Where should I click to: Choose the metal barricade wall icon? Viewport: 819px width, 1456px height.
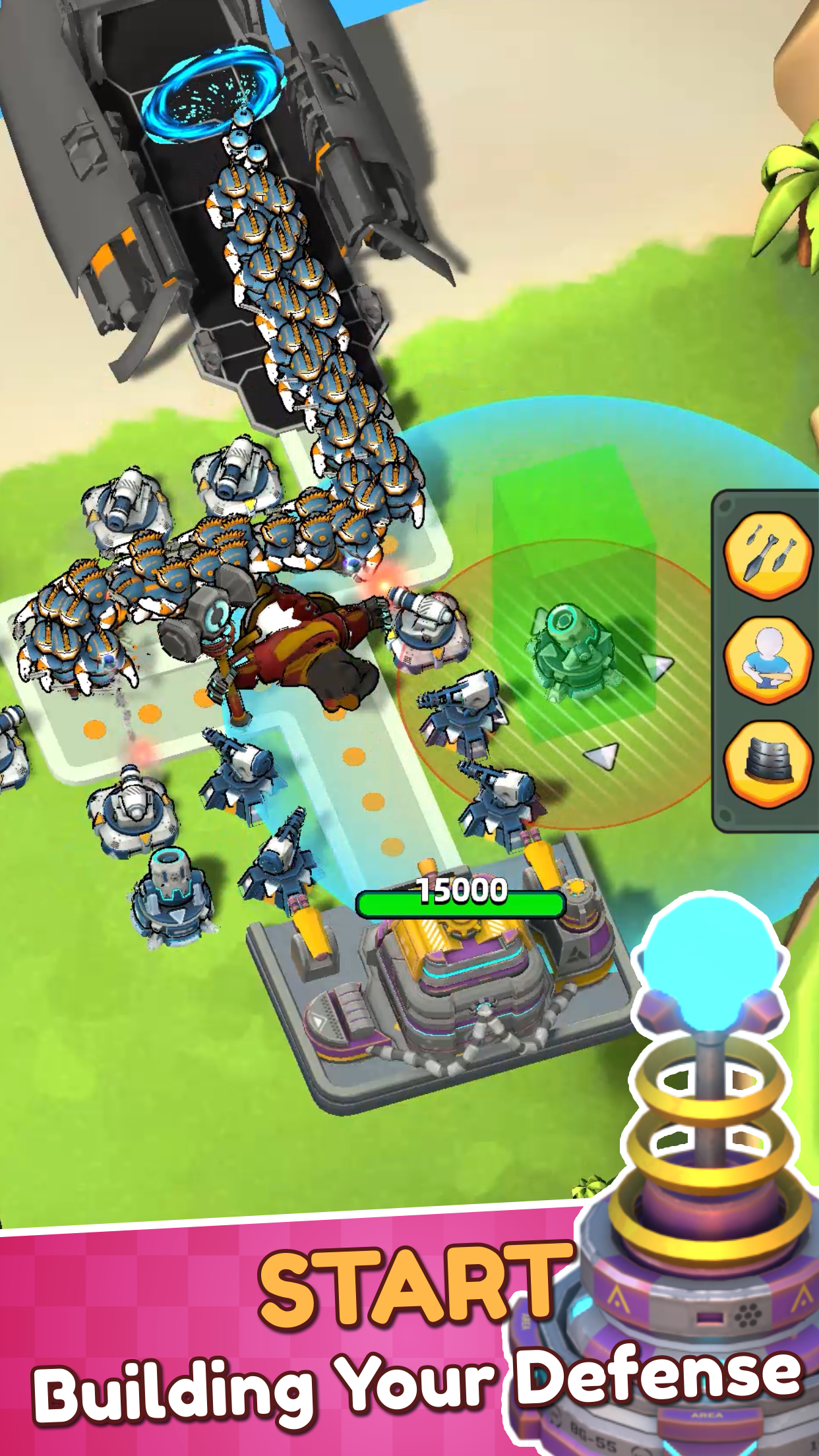pyautogui.click(x=768, y=763)
